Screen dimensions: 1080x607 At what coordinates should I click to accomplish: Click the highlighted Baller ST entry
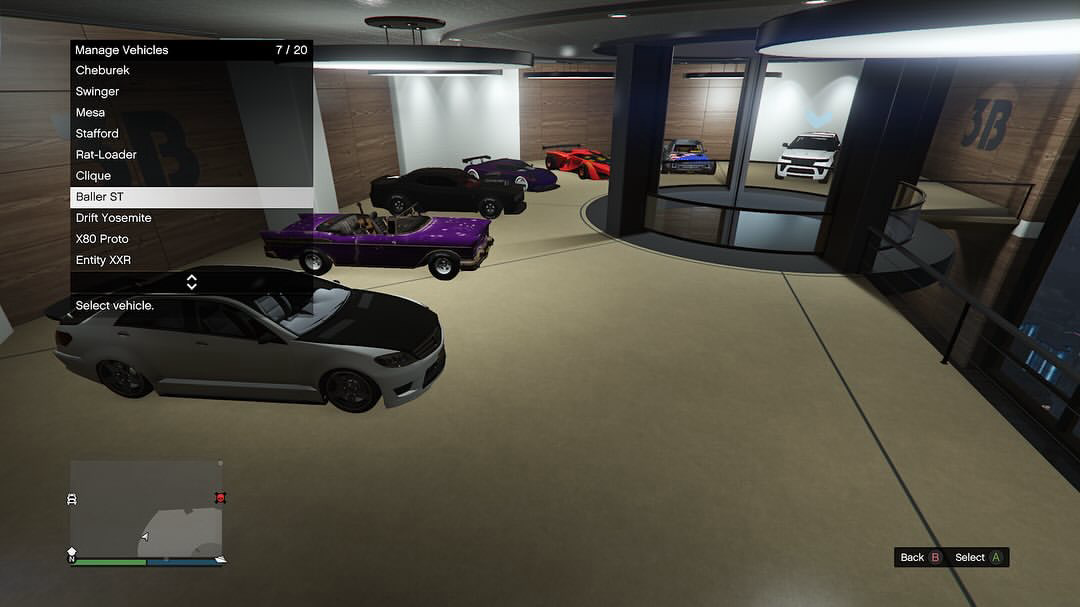tap(191, 197)
